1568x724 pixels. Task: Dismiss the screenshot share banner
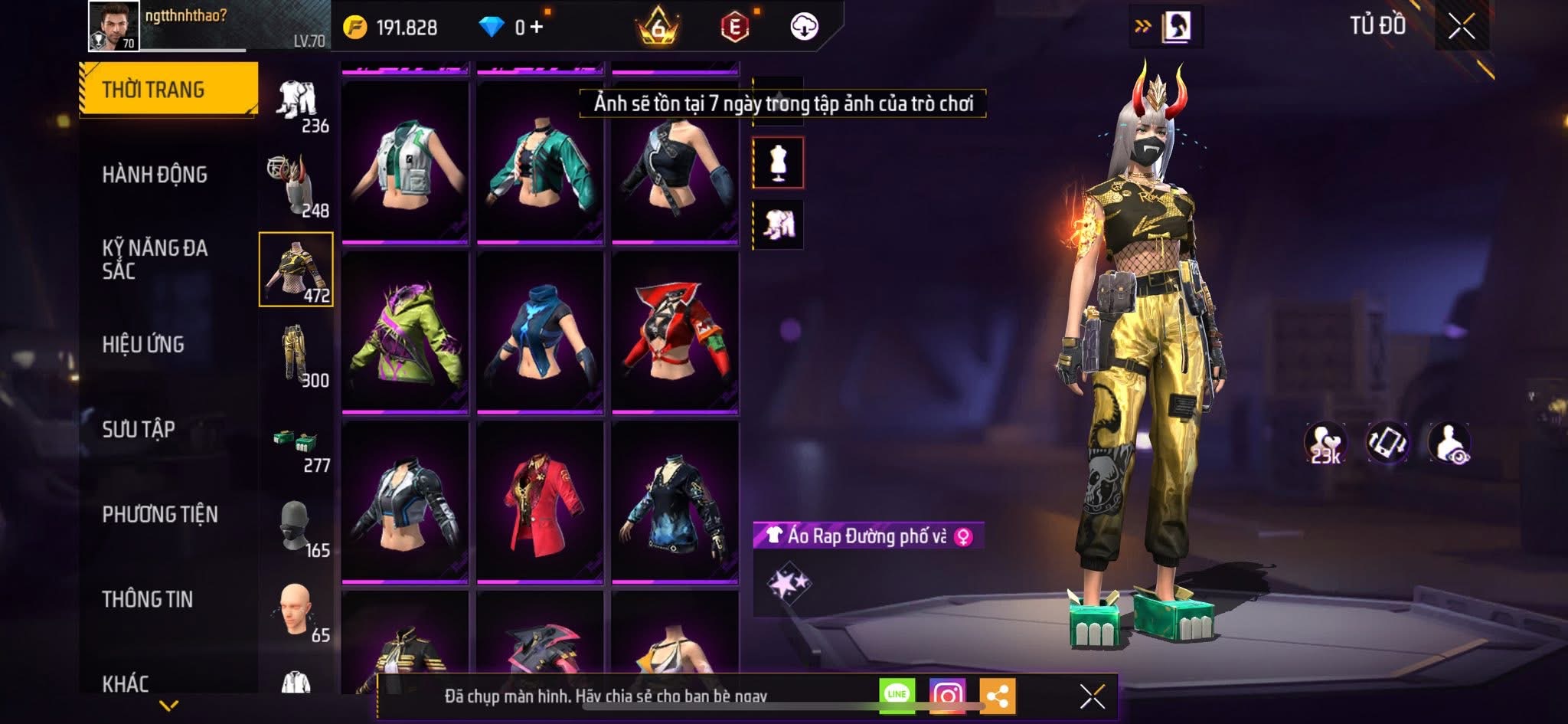1092,696
